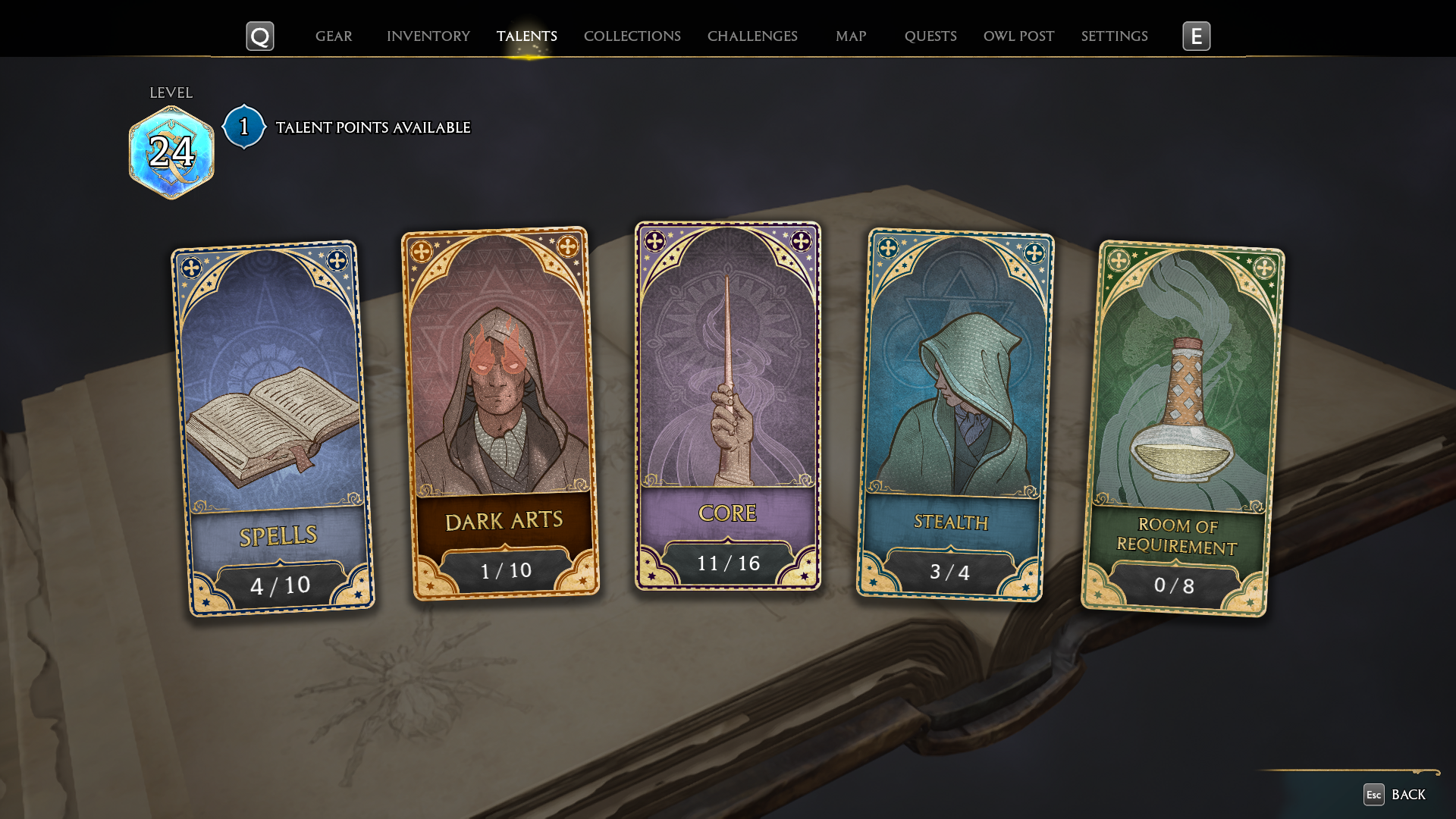
Task: Open the Owl Post menu
Action: click(x=1018, y=36)
